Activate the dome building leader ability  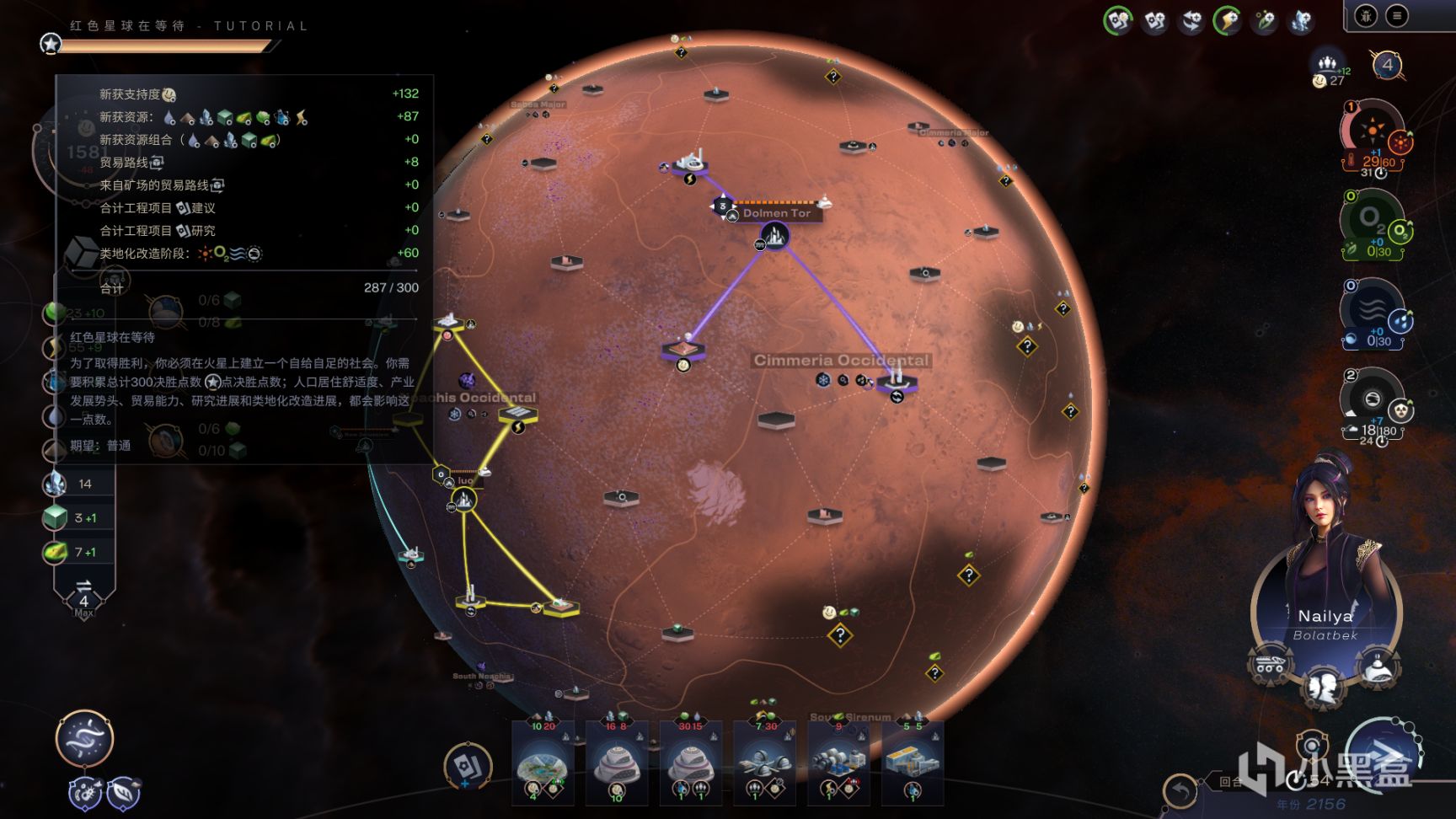point(1377,666)
